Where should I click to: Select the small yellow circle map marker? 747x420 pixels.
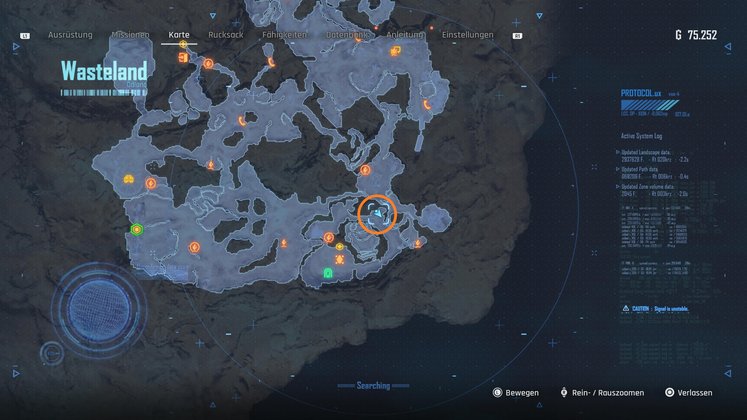coord(340,246)
